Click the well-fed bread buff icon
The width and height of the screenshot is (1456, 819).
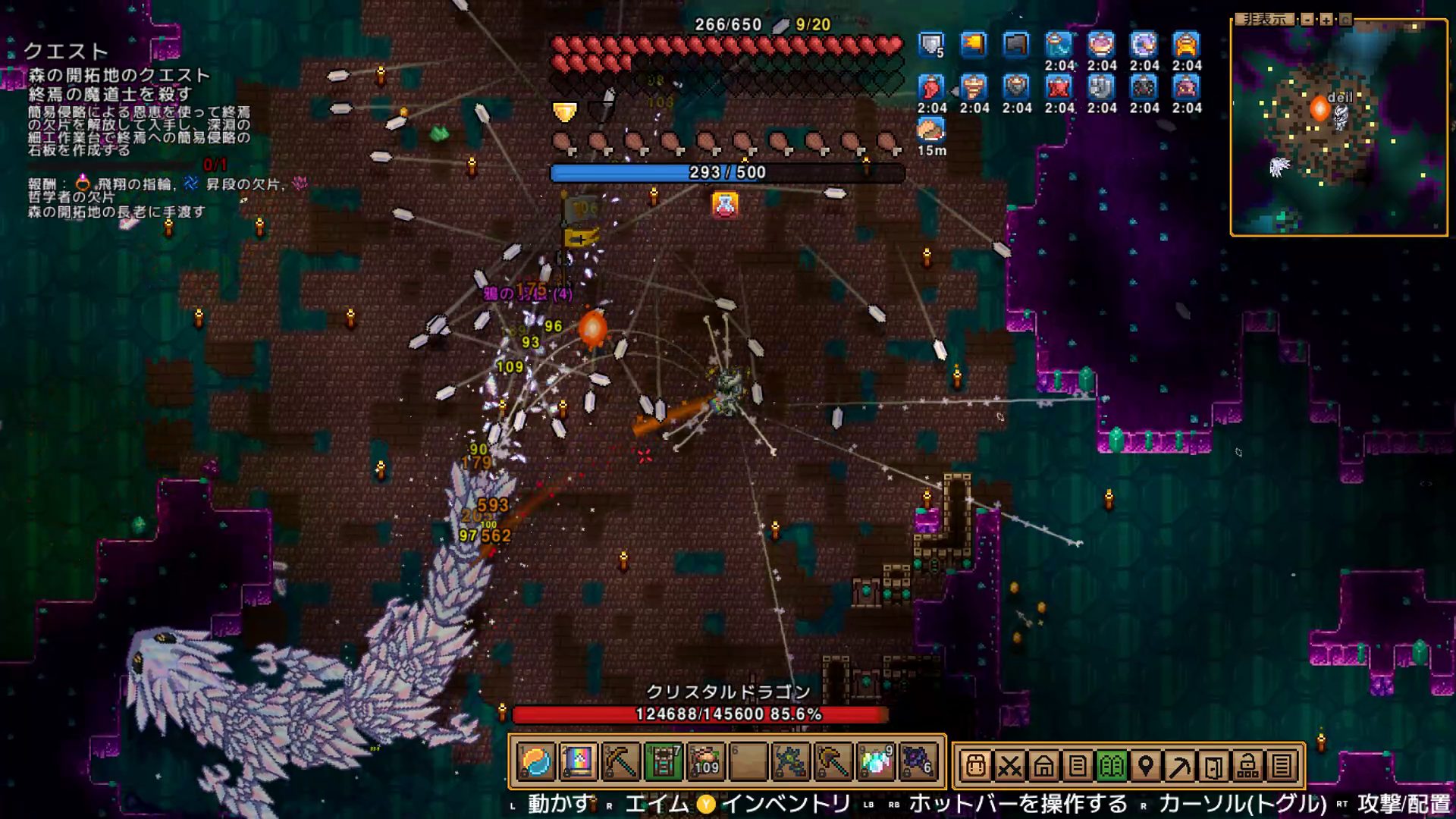click(x=931, y=130)
